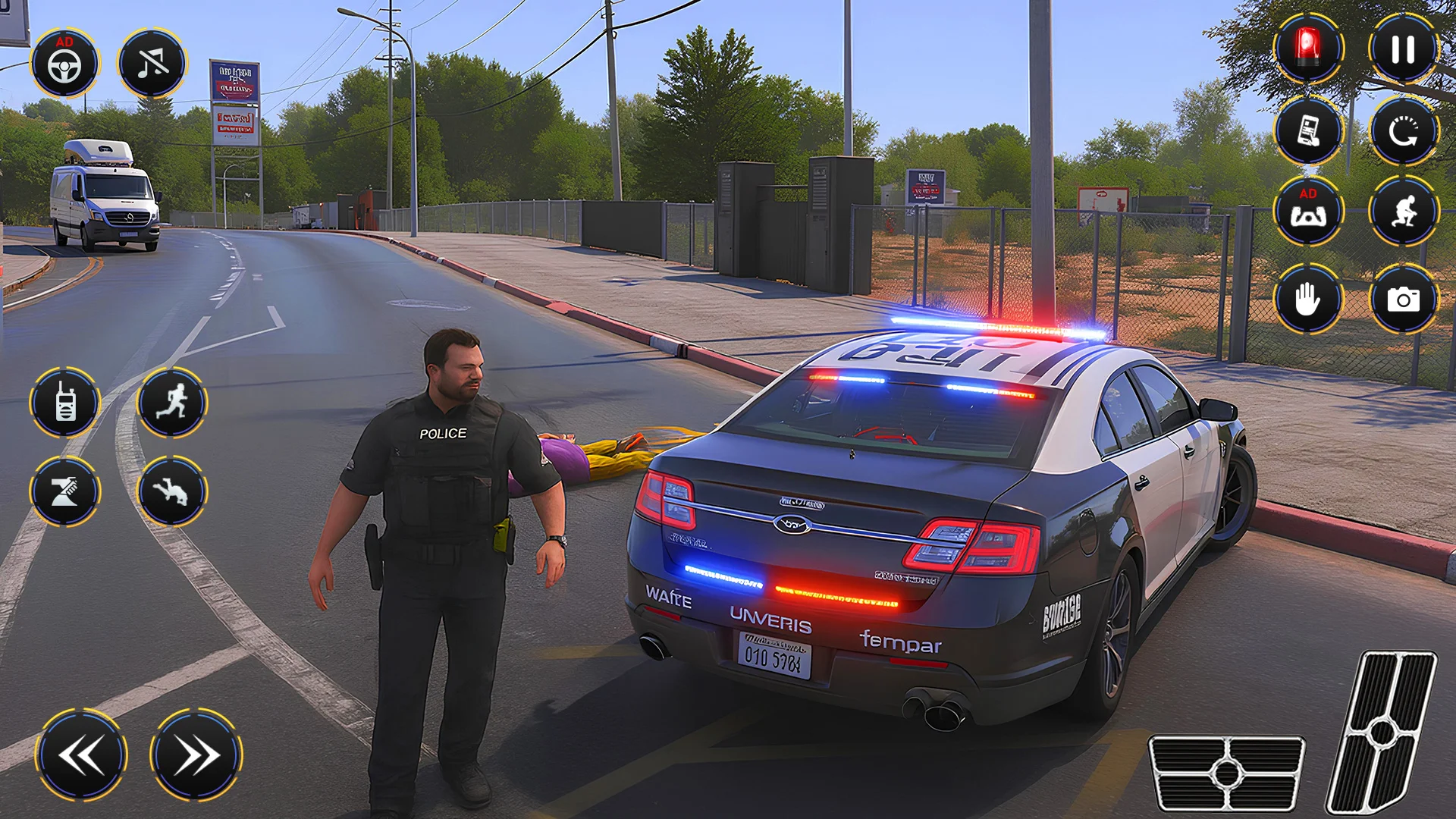Trigger the tumbling figure action

(x=172, y=491)
